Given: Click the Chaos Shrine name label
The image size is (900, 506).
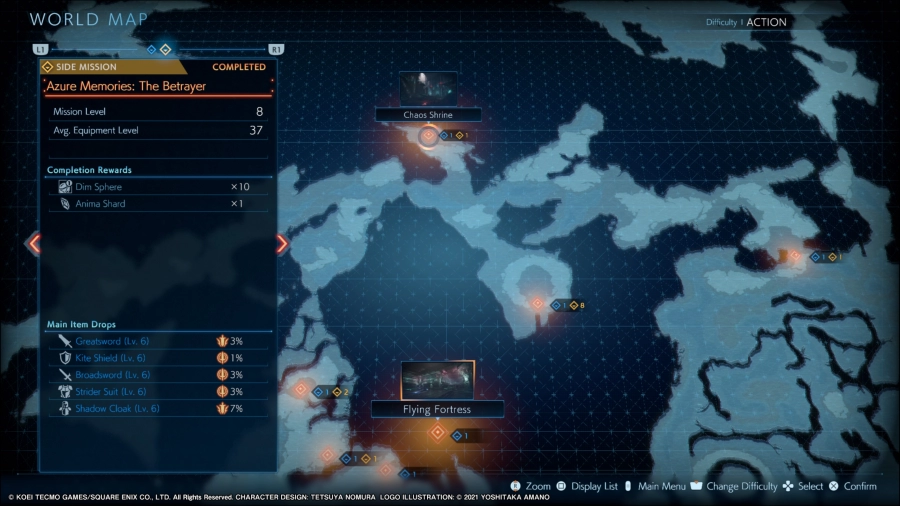Looking at the screenshot, I should [x=428, y=115].
